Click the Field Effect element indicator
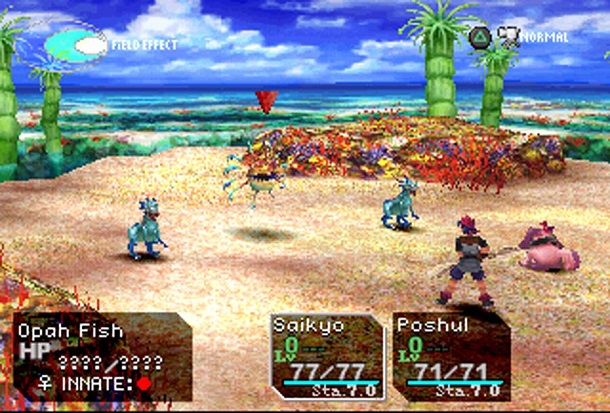 coord(77,44)
